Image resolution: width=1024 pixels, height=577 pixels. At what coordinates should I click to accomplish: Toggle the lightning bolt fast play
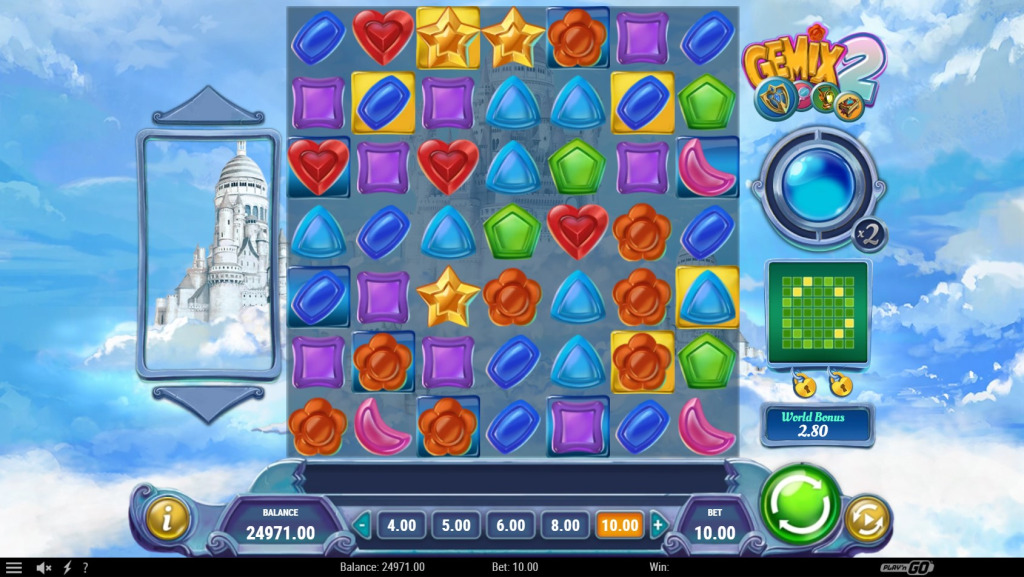pyautogui.click(x=67, y=567)
